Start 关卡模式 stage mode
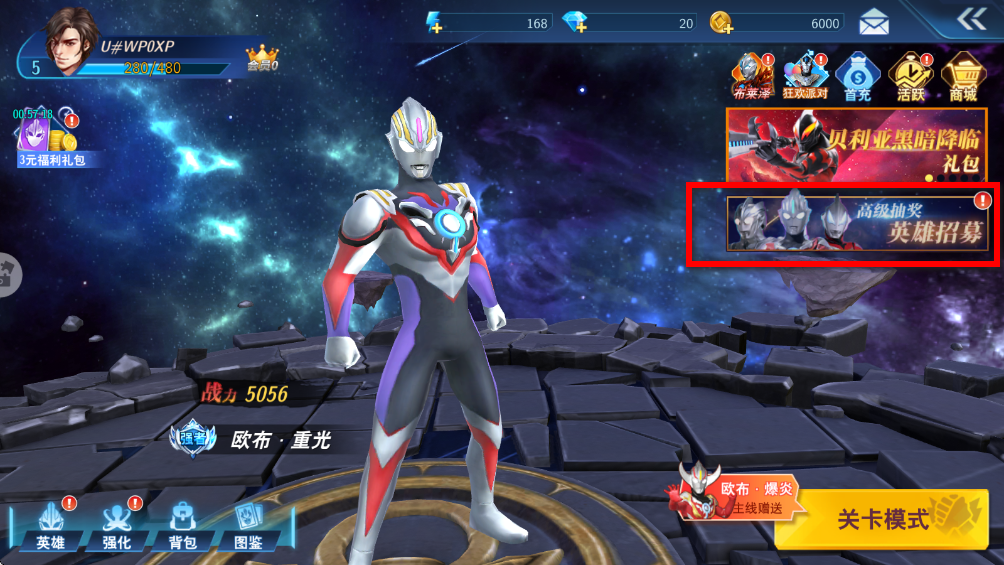 (x=887, y=519)
